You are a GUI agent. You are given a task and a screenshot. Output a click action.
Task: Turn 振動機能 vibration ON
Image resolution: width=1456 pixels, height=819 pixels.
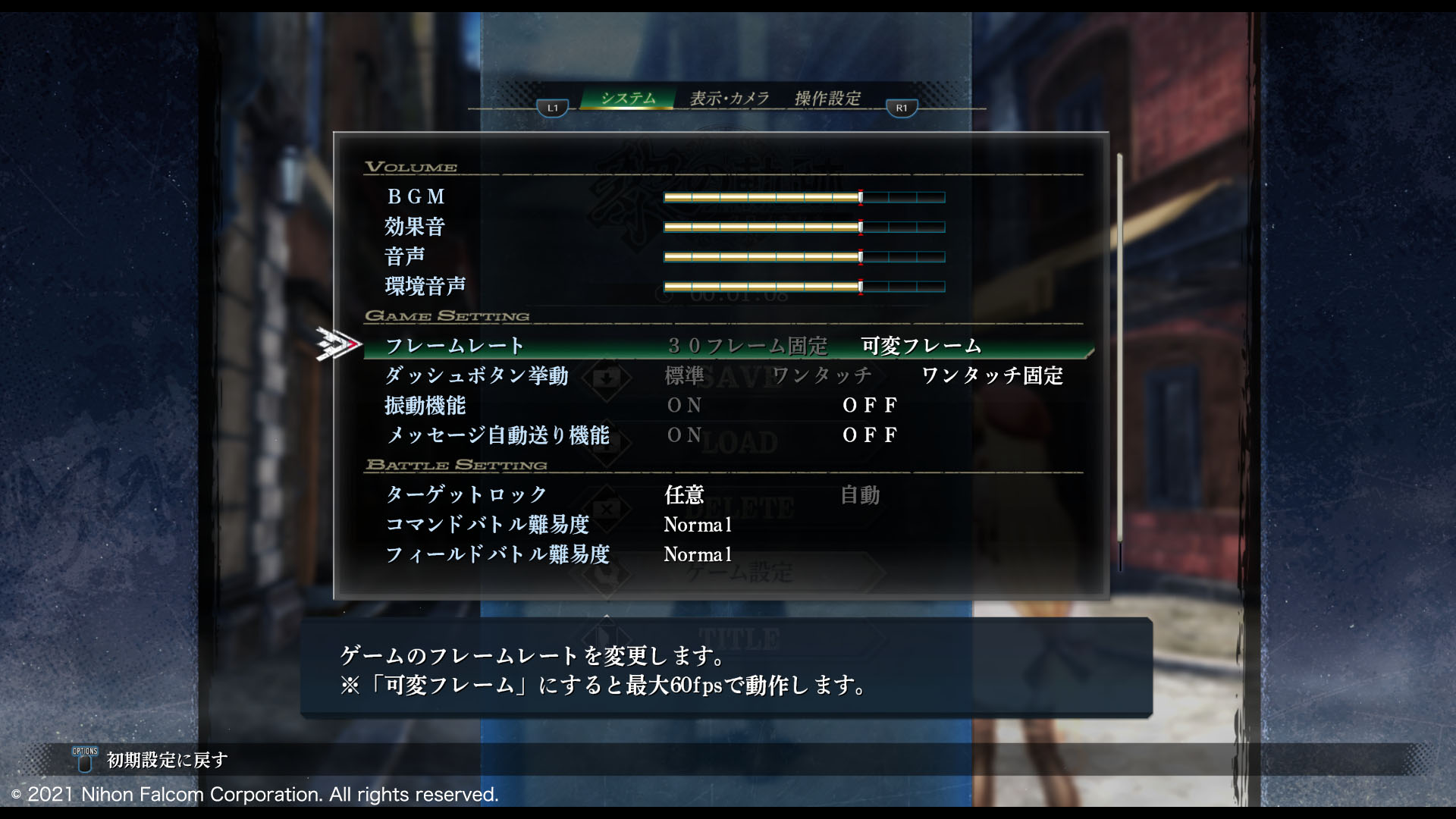(684, 406)
